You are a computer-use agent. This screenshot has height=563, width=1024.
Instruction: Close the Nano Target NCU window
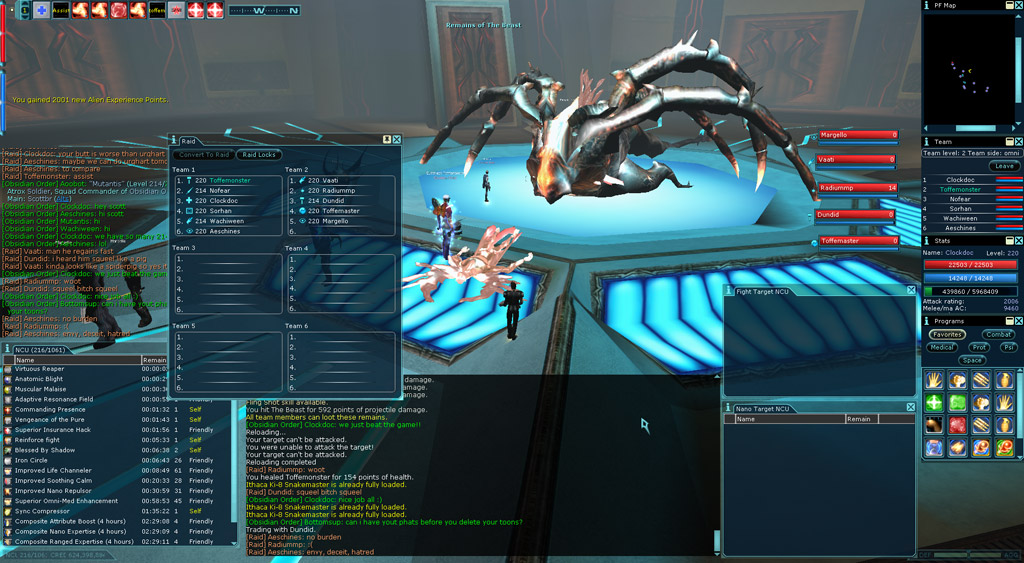coord(910,408)
